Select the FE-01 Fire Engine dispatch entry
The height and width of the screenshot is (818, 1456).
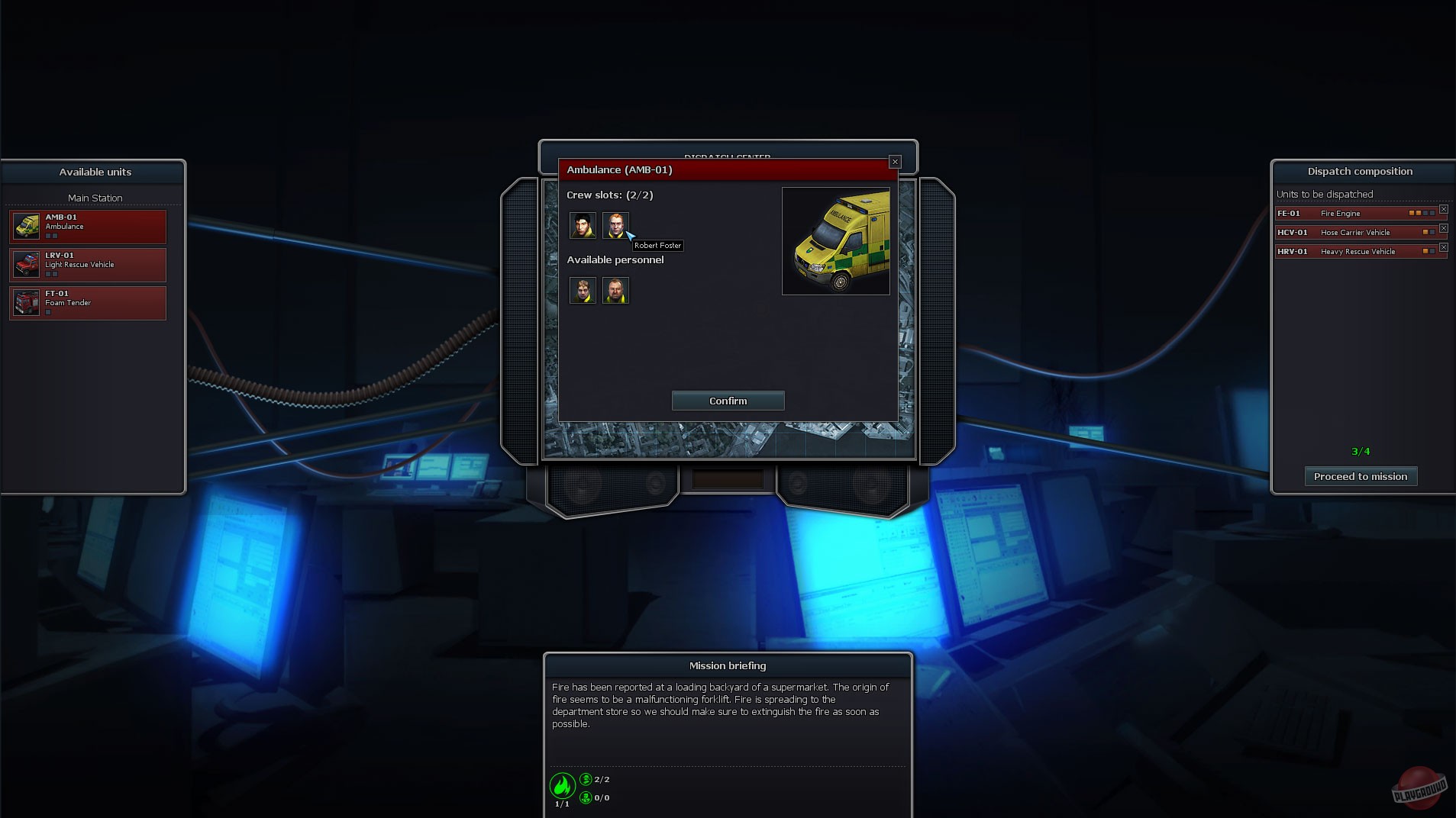tap(1355, 213)
